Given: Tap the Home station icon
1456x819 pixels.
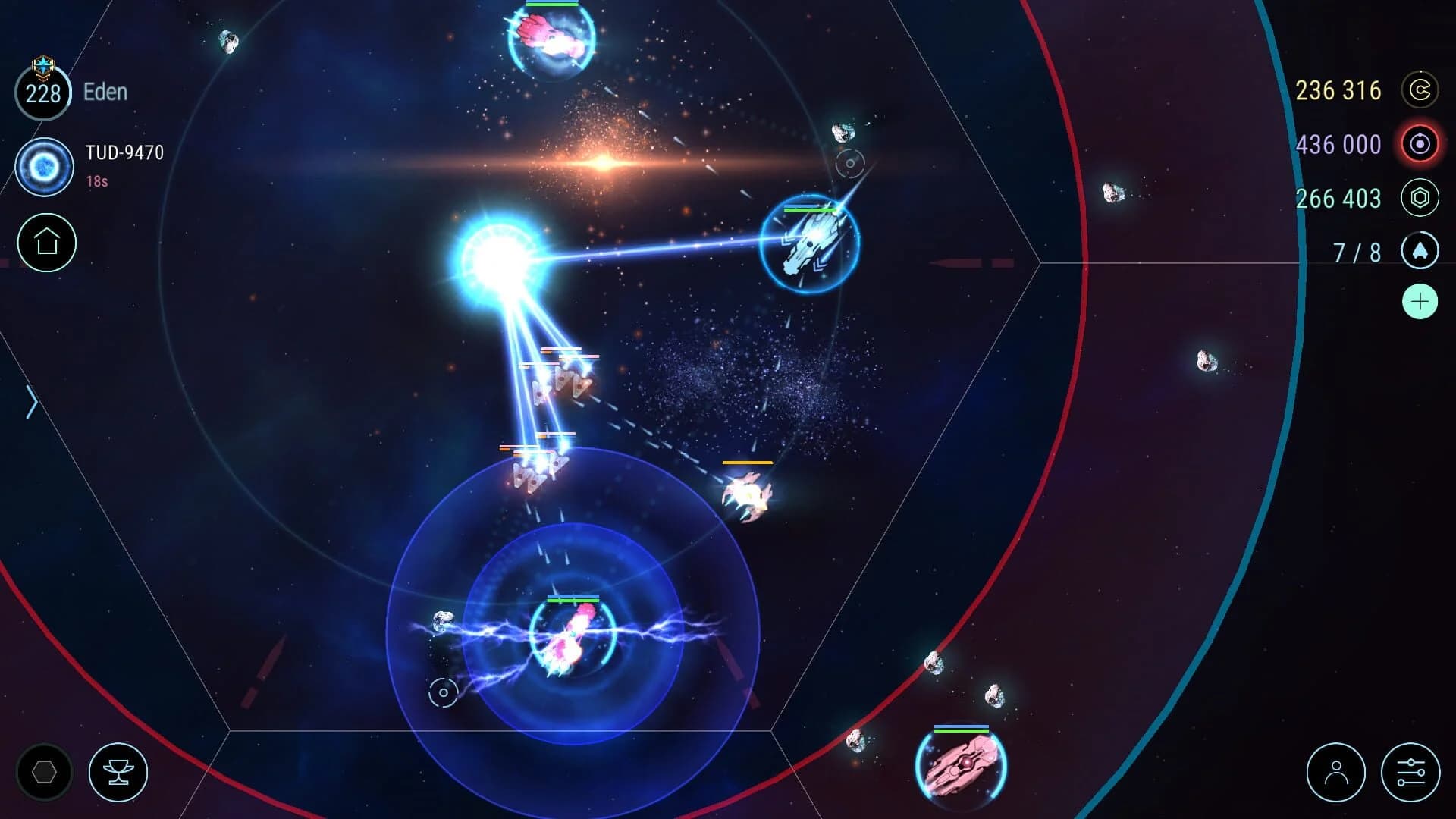Looking at the screenshot, I should [47, 243].
